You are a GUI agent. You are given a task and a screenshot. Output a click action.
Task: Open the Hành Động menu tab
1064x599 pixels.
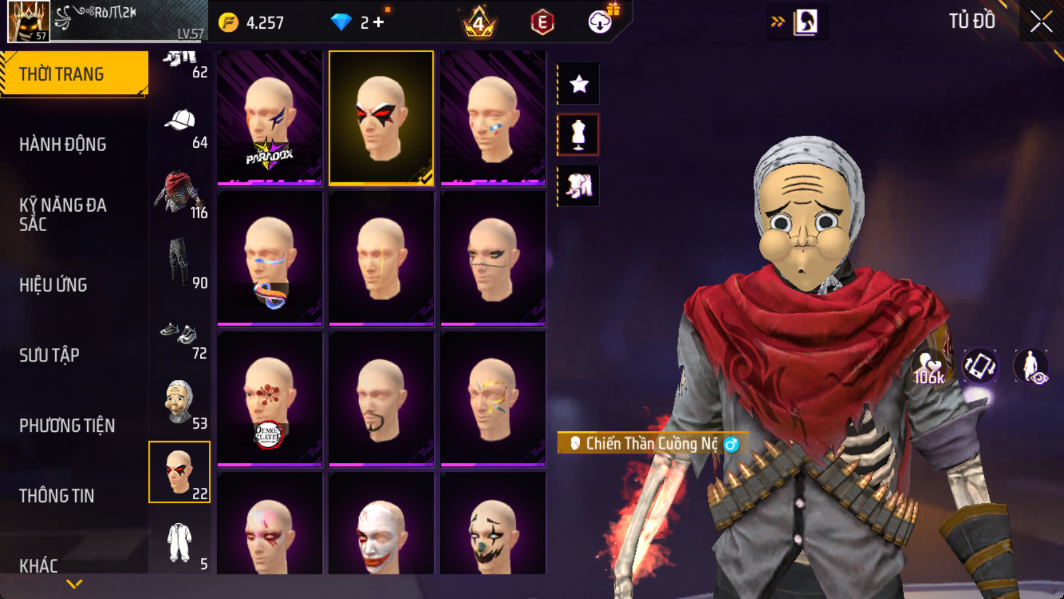click(63, 144)
